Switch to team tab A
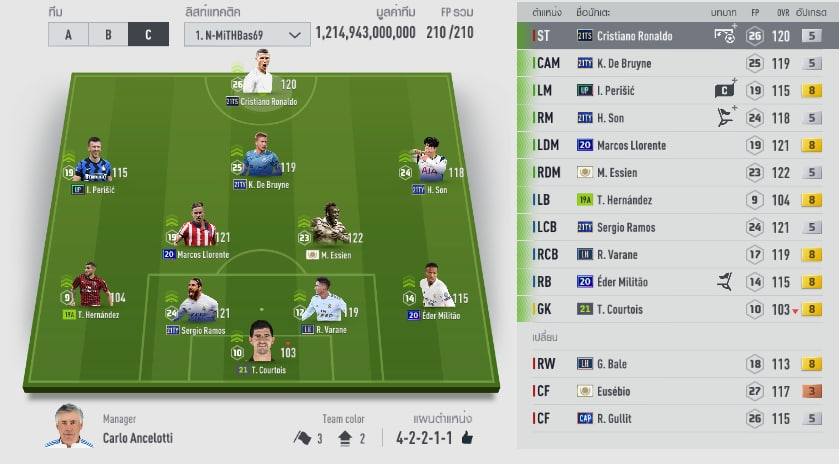The height and width of the screenshot is (464, 839). pos(68,34)
